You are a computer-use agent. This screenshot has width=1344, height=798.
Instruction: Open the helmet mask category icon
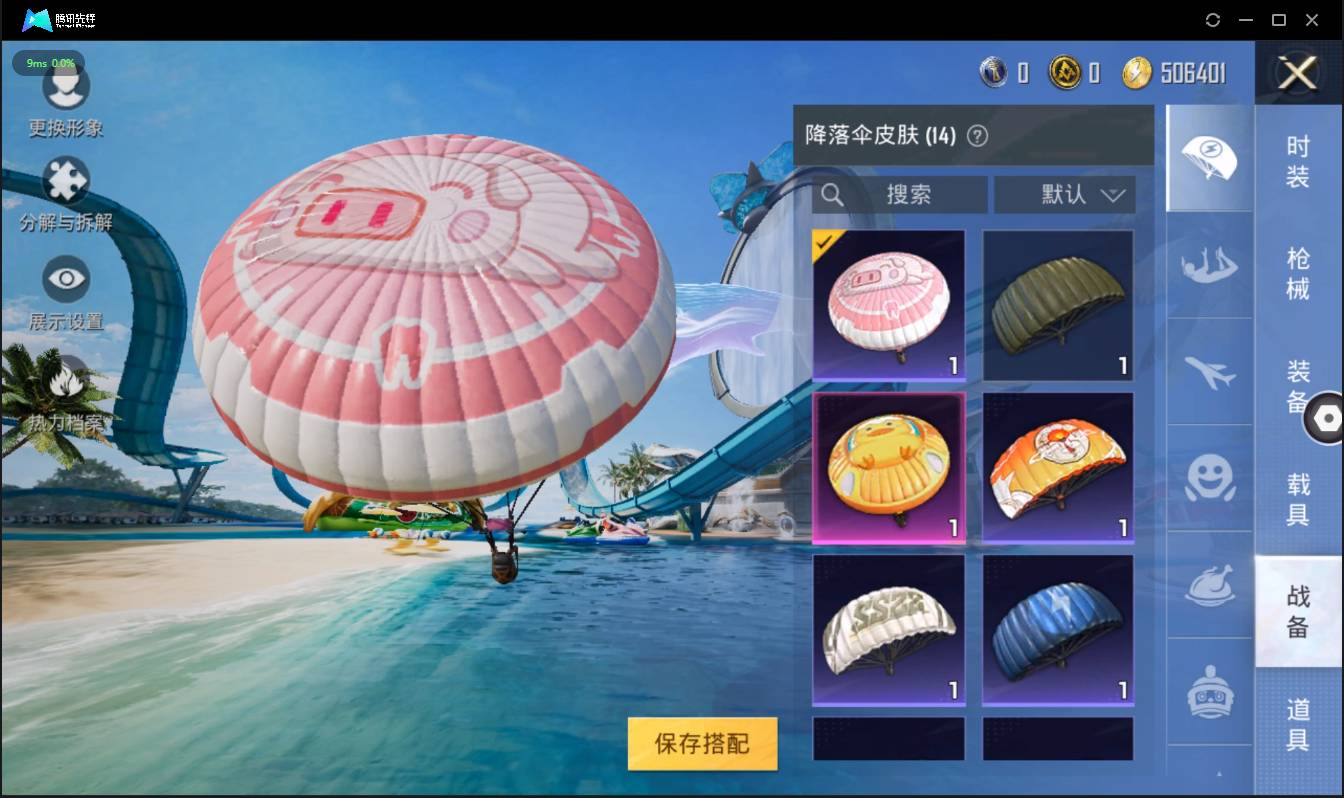click(x=1208, y=692)
